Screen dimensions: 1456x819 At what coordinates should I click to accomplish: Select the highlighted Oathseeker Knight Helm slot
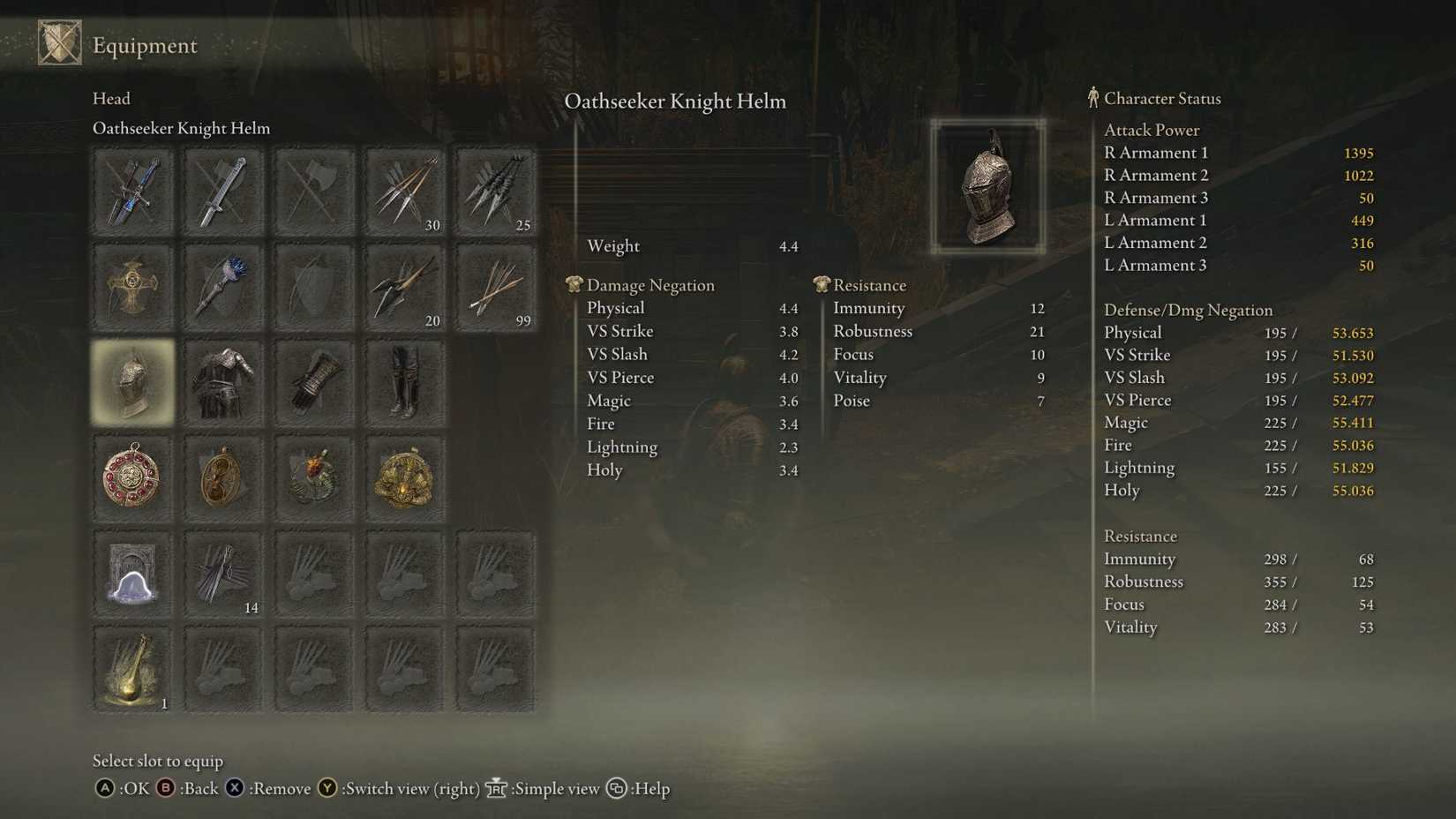tap(132, 382)
